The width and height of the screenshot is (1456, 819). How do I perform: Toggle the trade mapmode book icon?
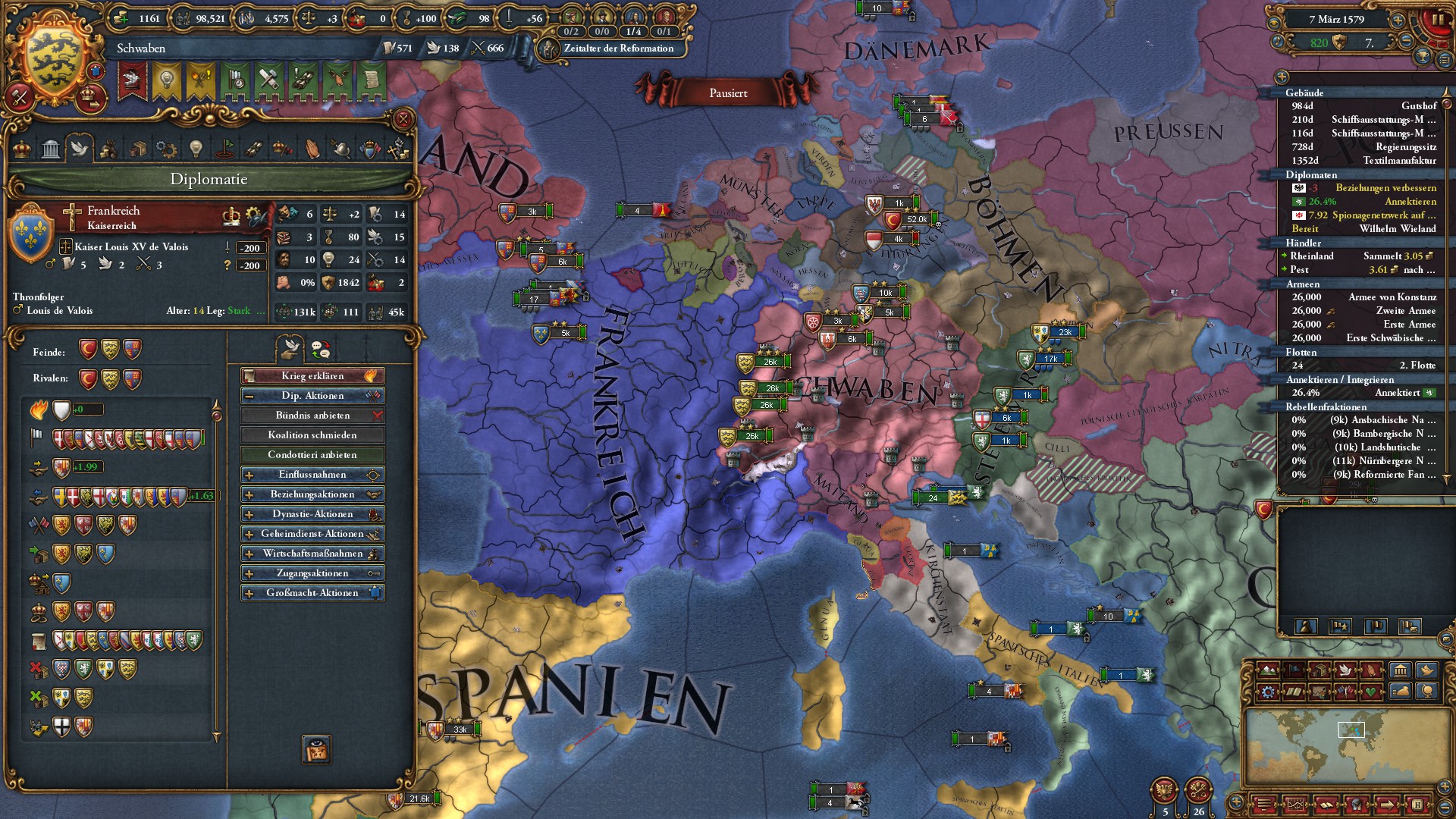(x=1294, y=691)
